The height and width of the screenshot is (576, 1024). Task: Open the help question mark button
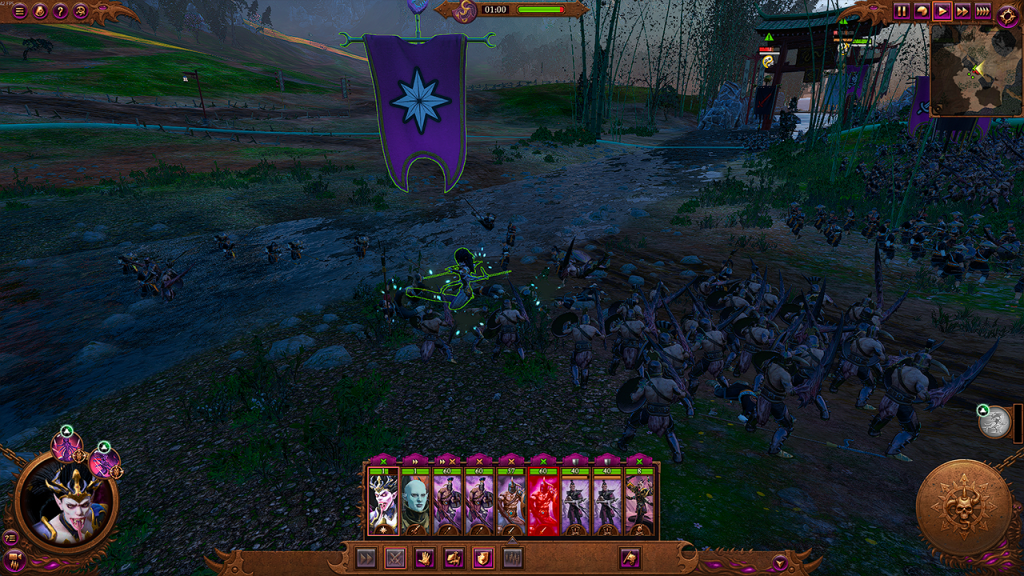tap(60, 11)
